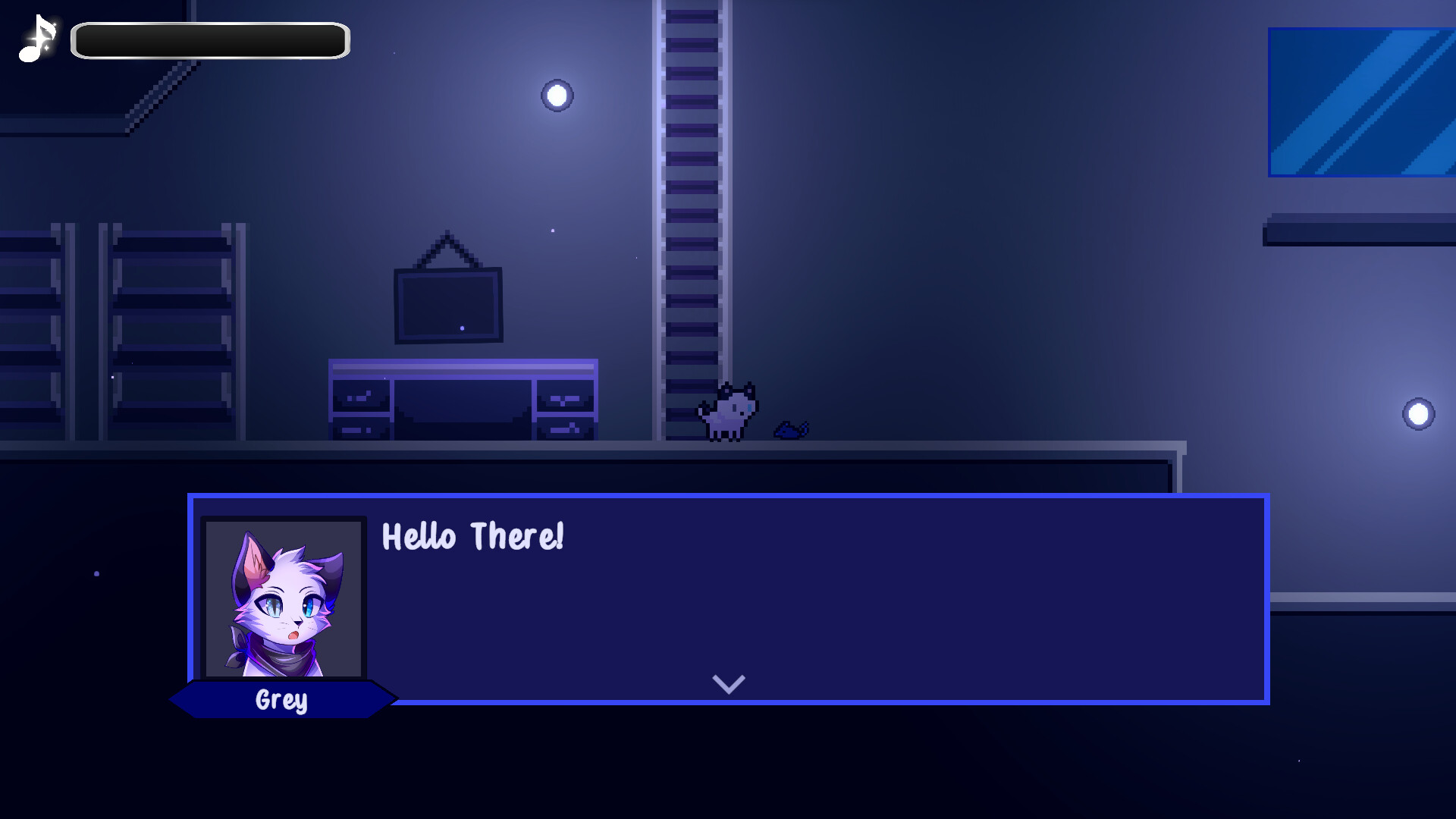Click the black progress bar top left
Screen dimensions: 1456x819
[x=209, y=40]
